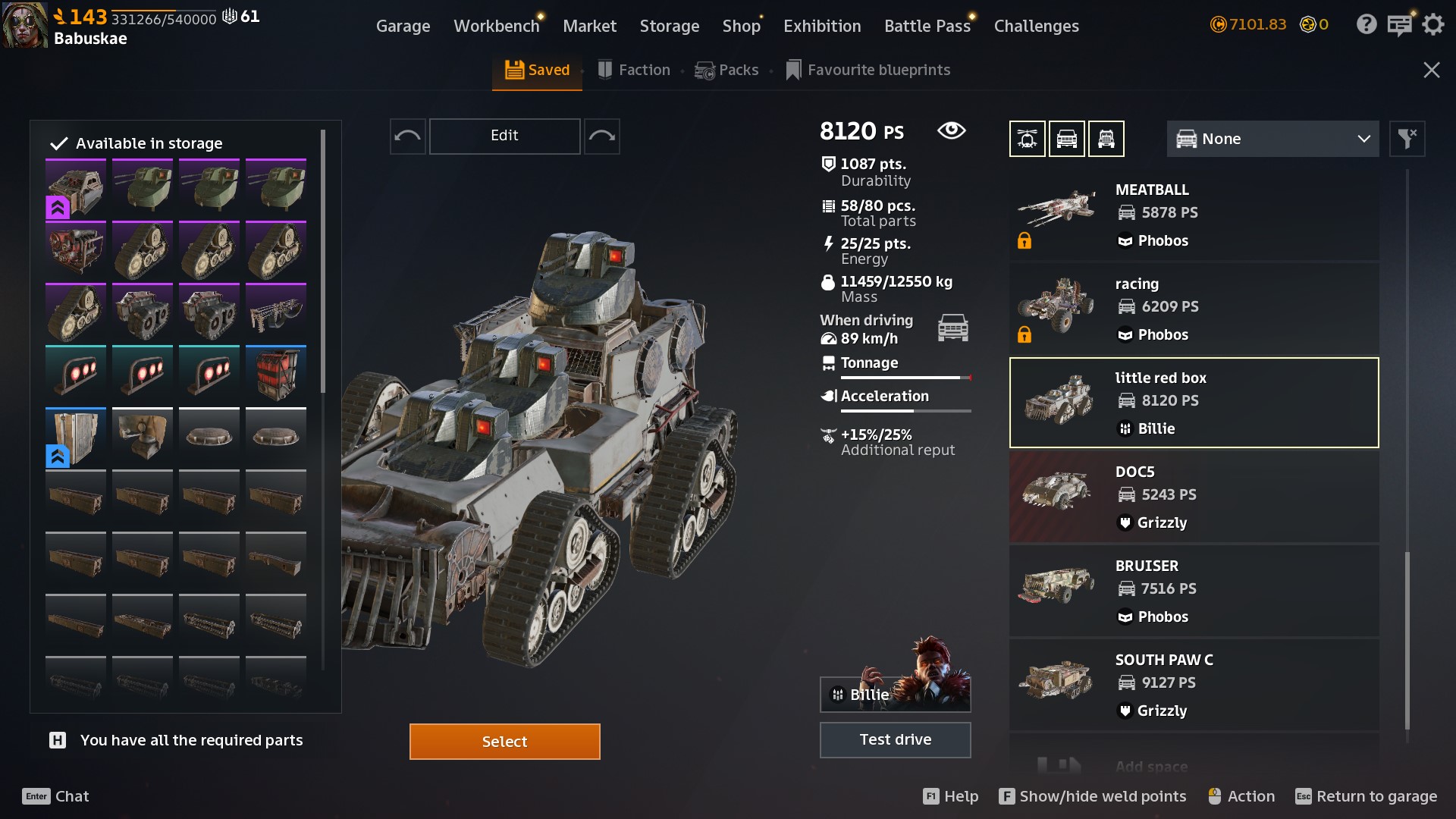Open the Battle Pass page
Screen dimensions: 1456x819
coord(927,26)
